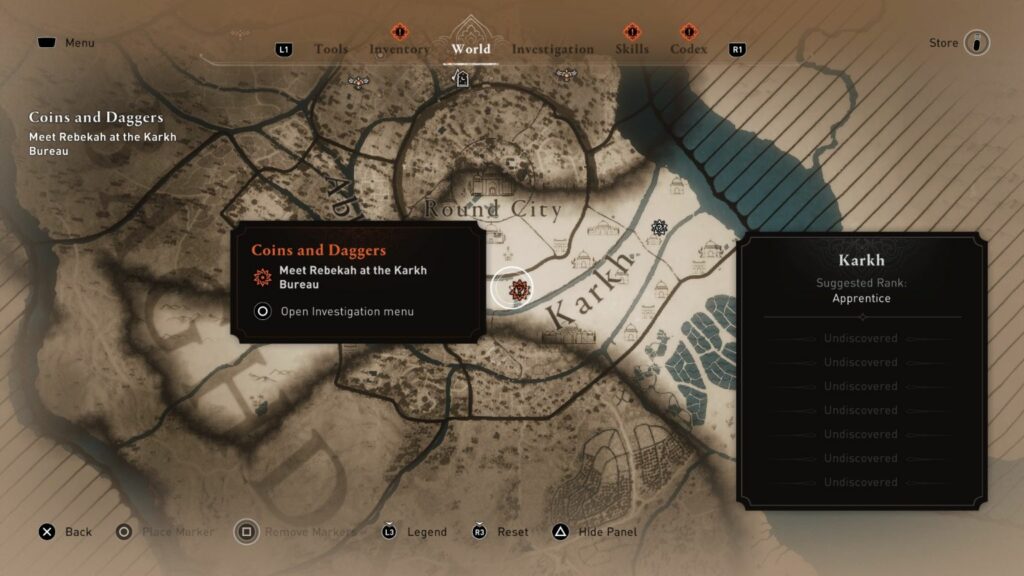1024x576 pixels.
Task: Reset the map view
Action: [512, 532]
